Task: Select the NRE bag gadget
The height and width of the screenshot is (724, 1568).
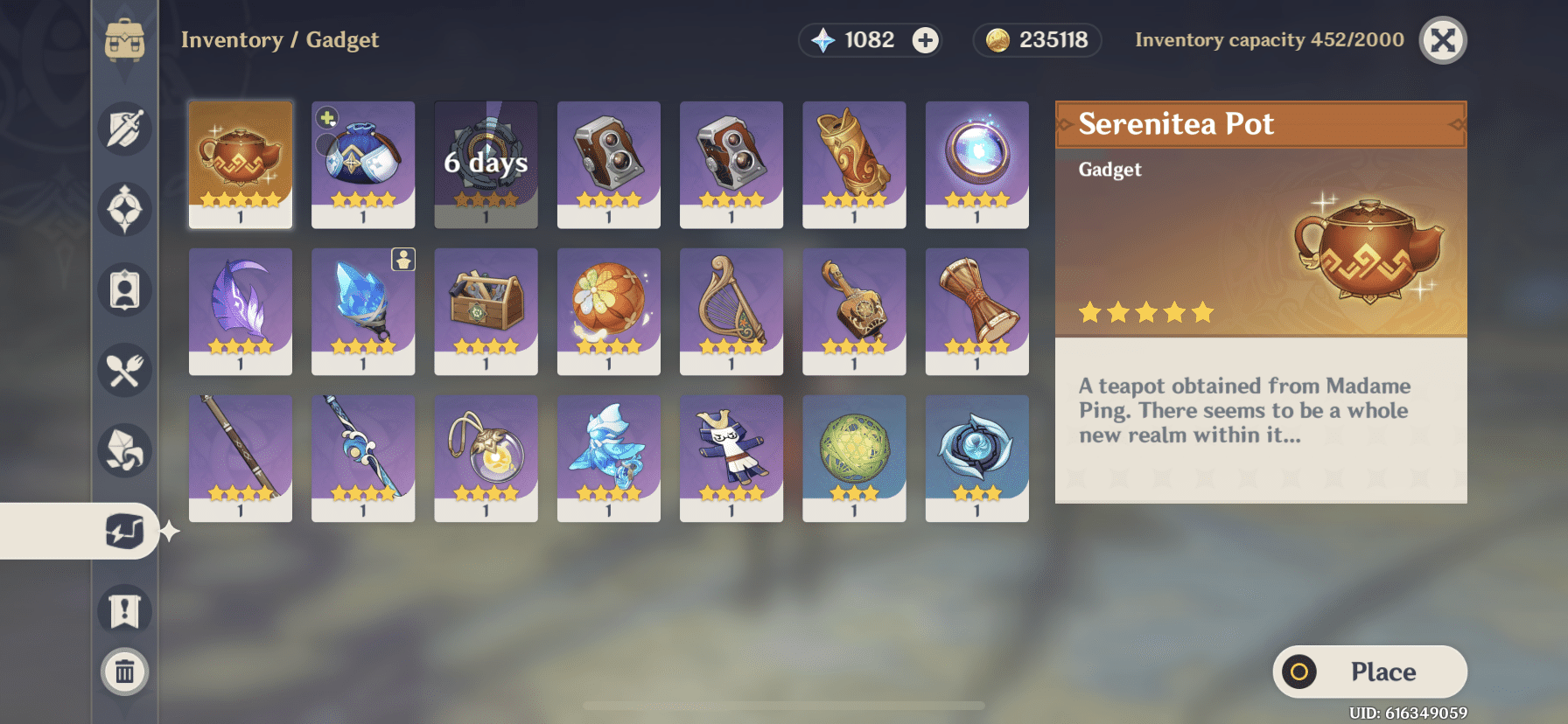Action: [362, 164]
